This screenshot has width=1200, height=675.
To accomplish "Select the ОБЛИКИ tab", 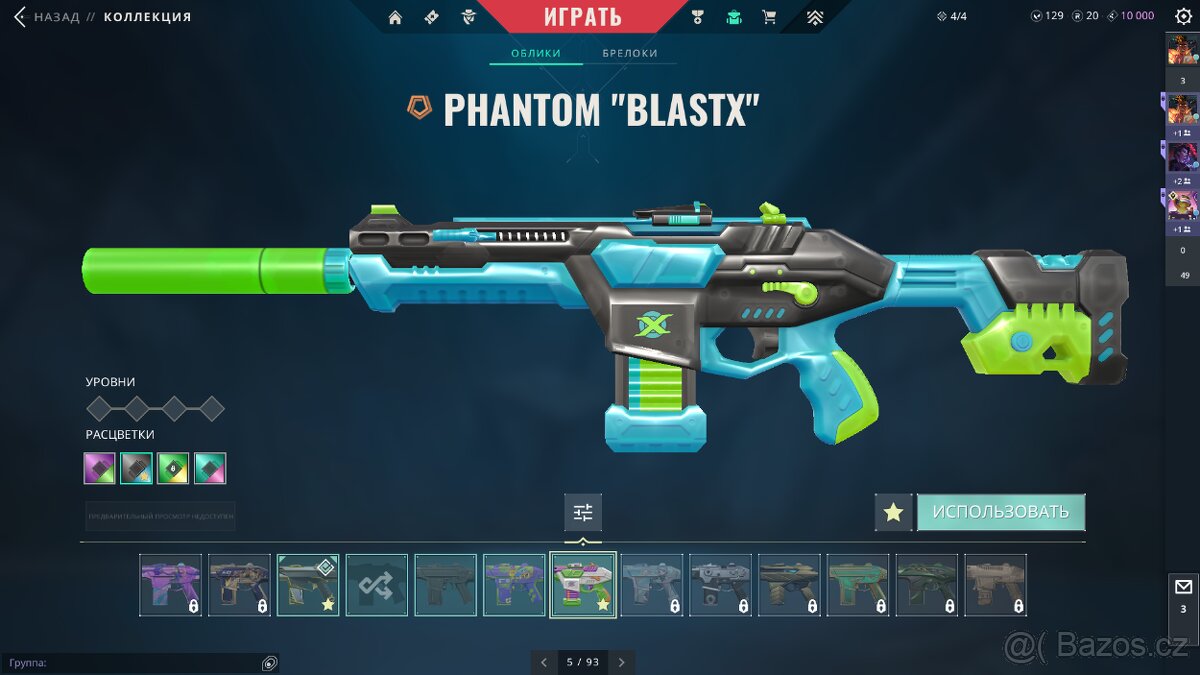I will click(535, 53).
